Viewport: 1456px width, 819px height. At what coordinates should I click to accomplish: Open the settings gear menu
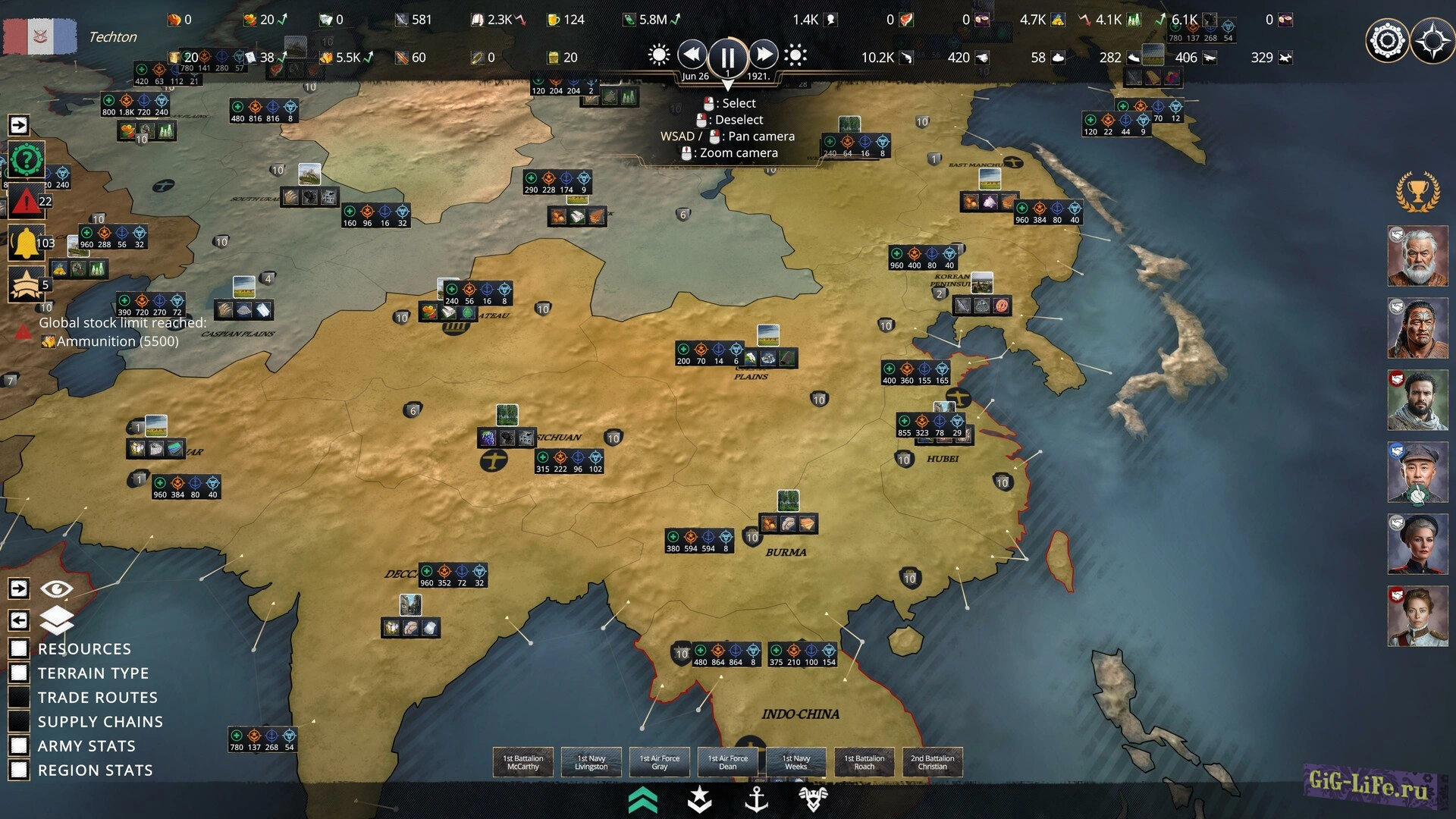[x=1387, y=40]
